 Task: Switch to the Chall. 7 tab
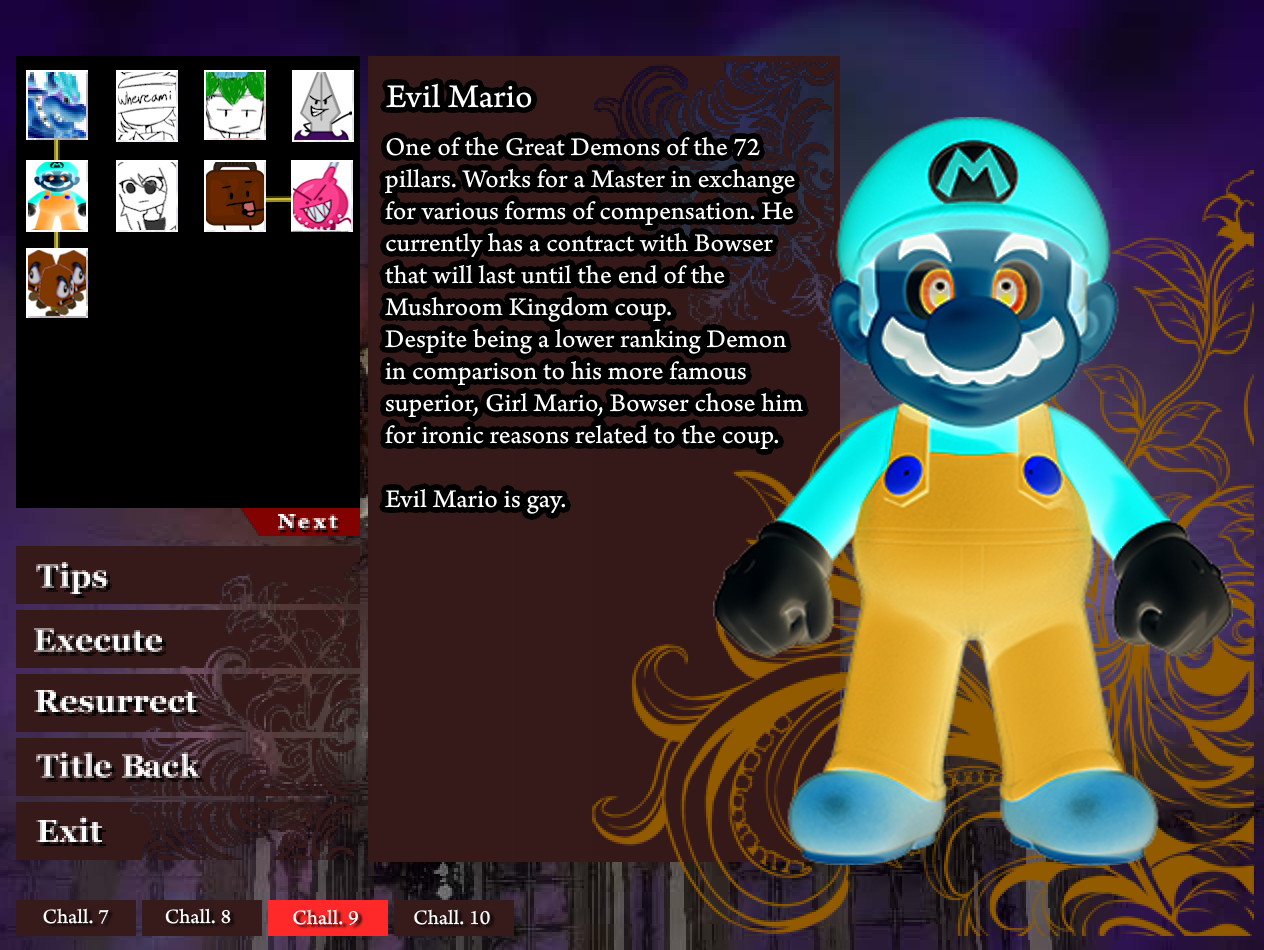pos(76,917)
